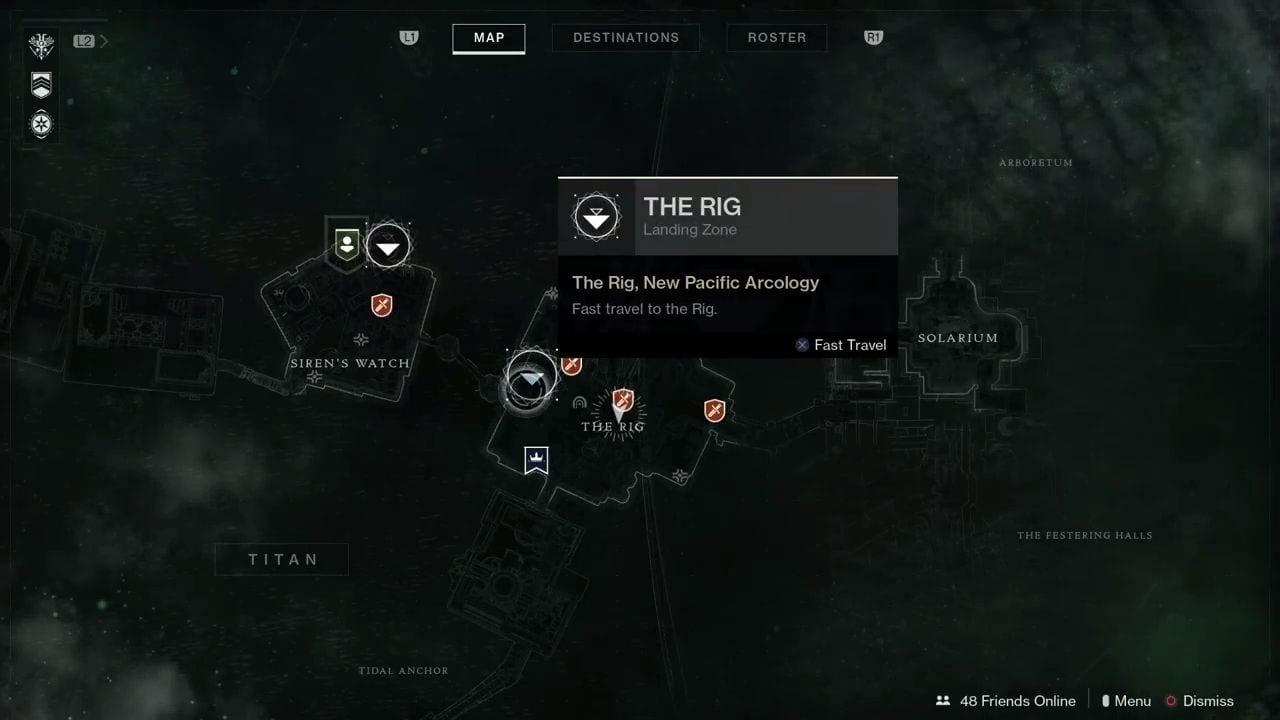Pick the rightmost orange adventure shield marker
1280x720 pixels.
[x=714, y=410]
